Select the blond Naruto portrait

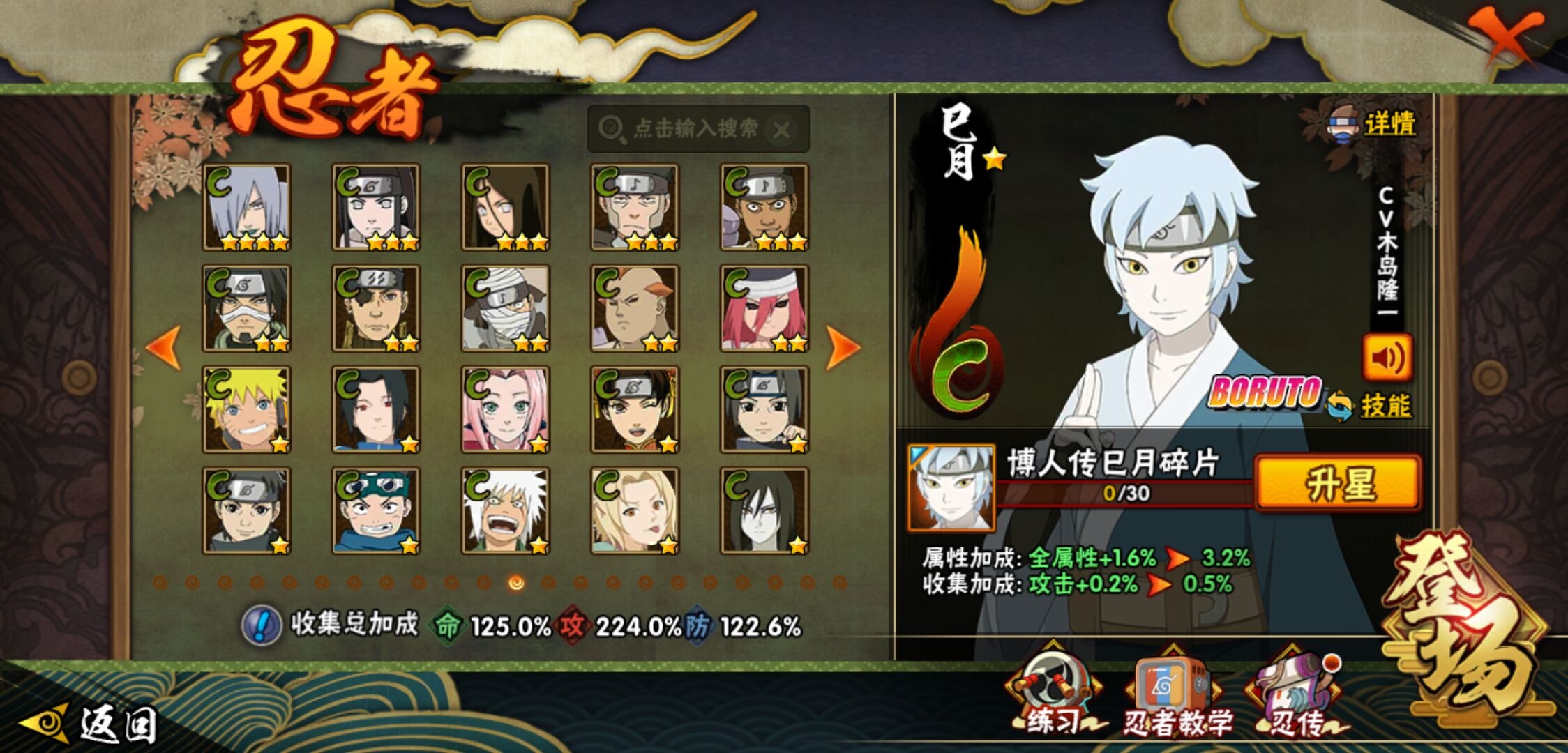point(246,410)
